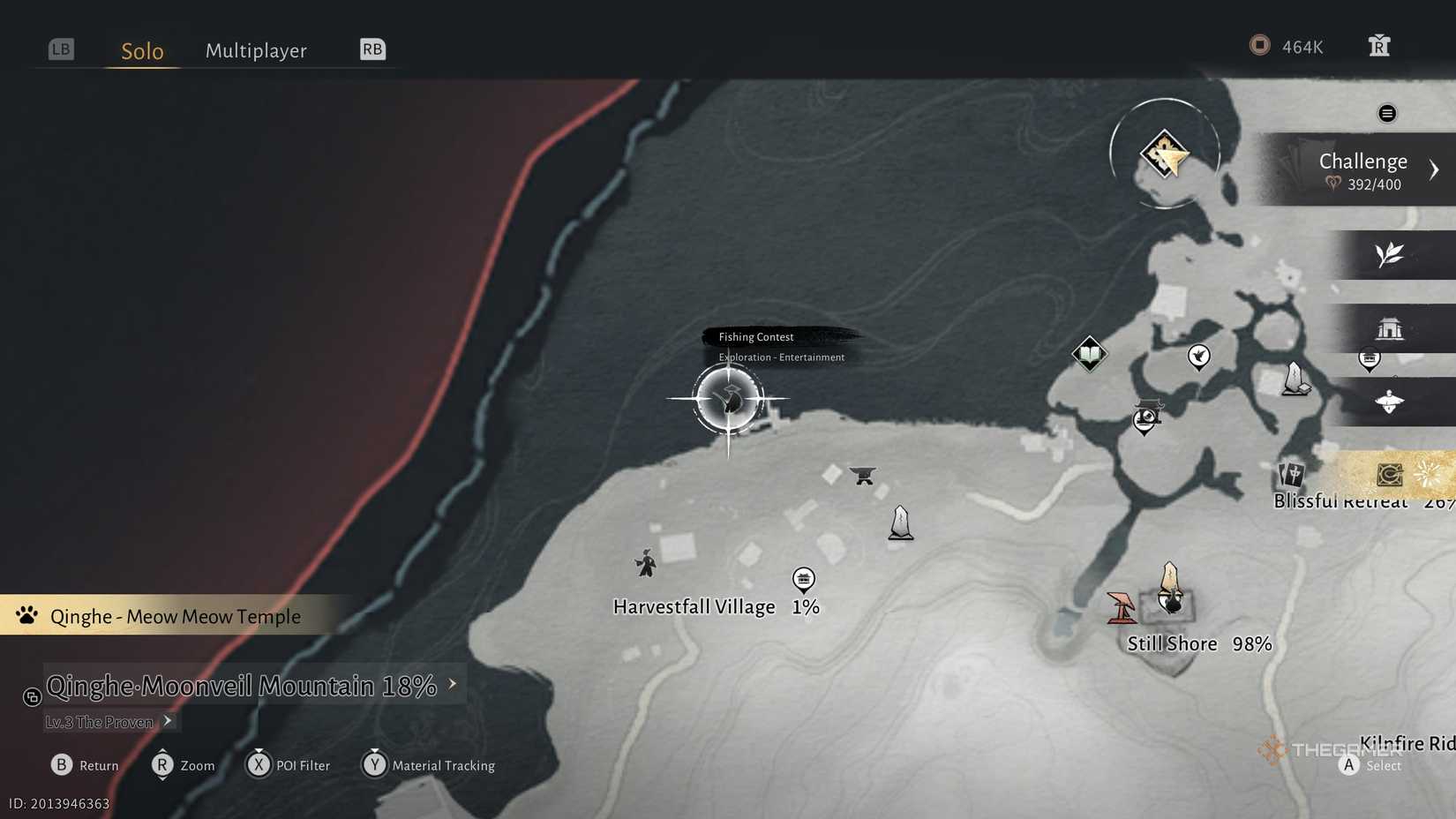The image size is (1456, 819).
Task: Toggle the POI Filter with X
Action: click(x=259, y=765)
